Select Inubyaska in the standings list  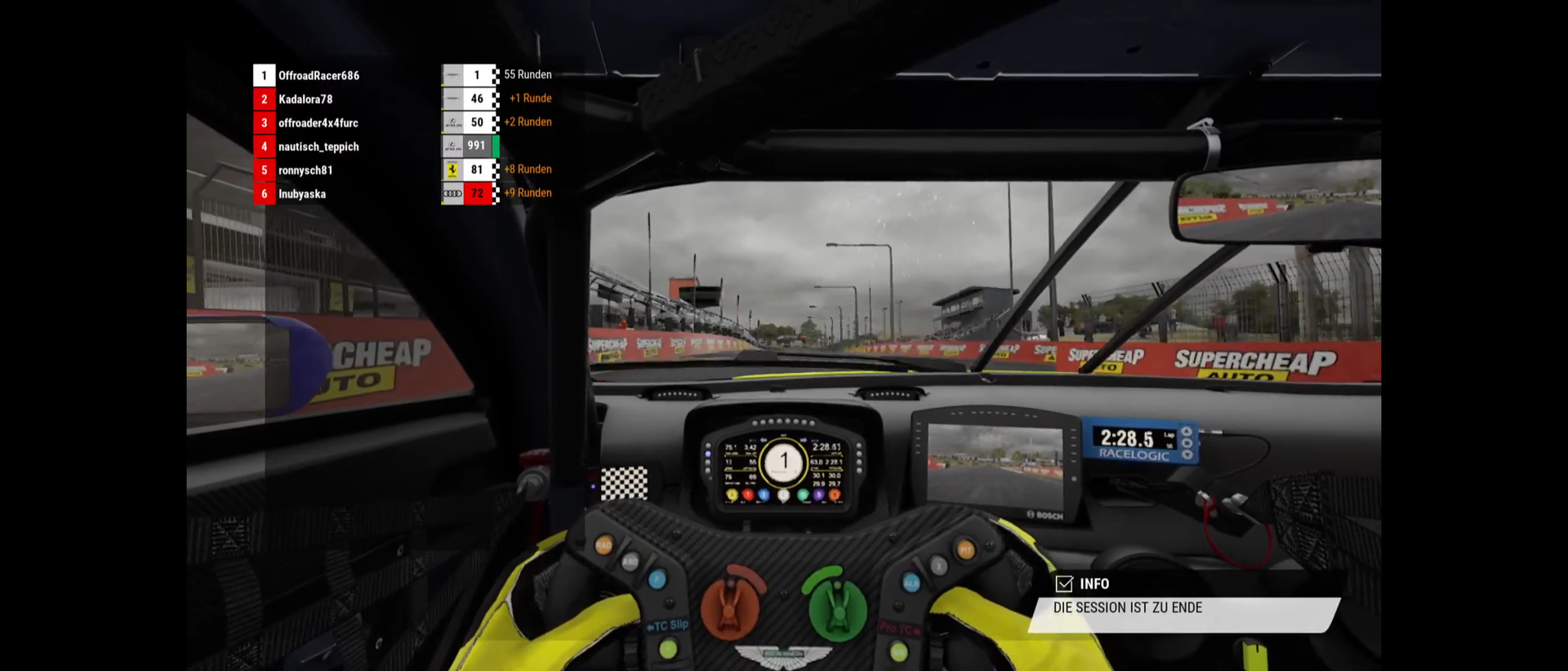pos(302,194)
